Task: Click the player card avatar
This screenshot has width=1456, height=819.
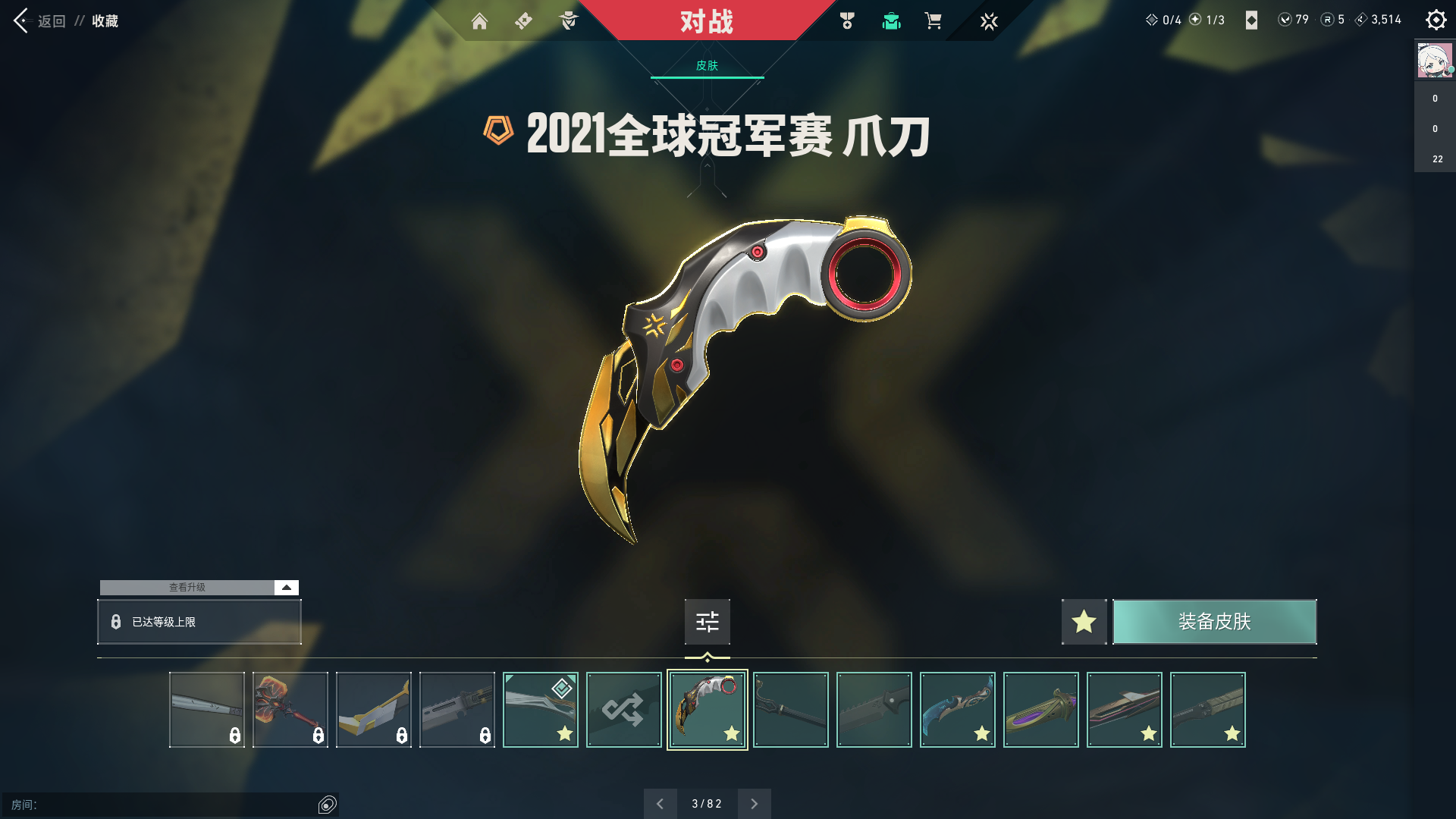Action: point(1433,61)
